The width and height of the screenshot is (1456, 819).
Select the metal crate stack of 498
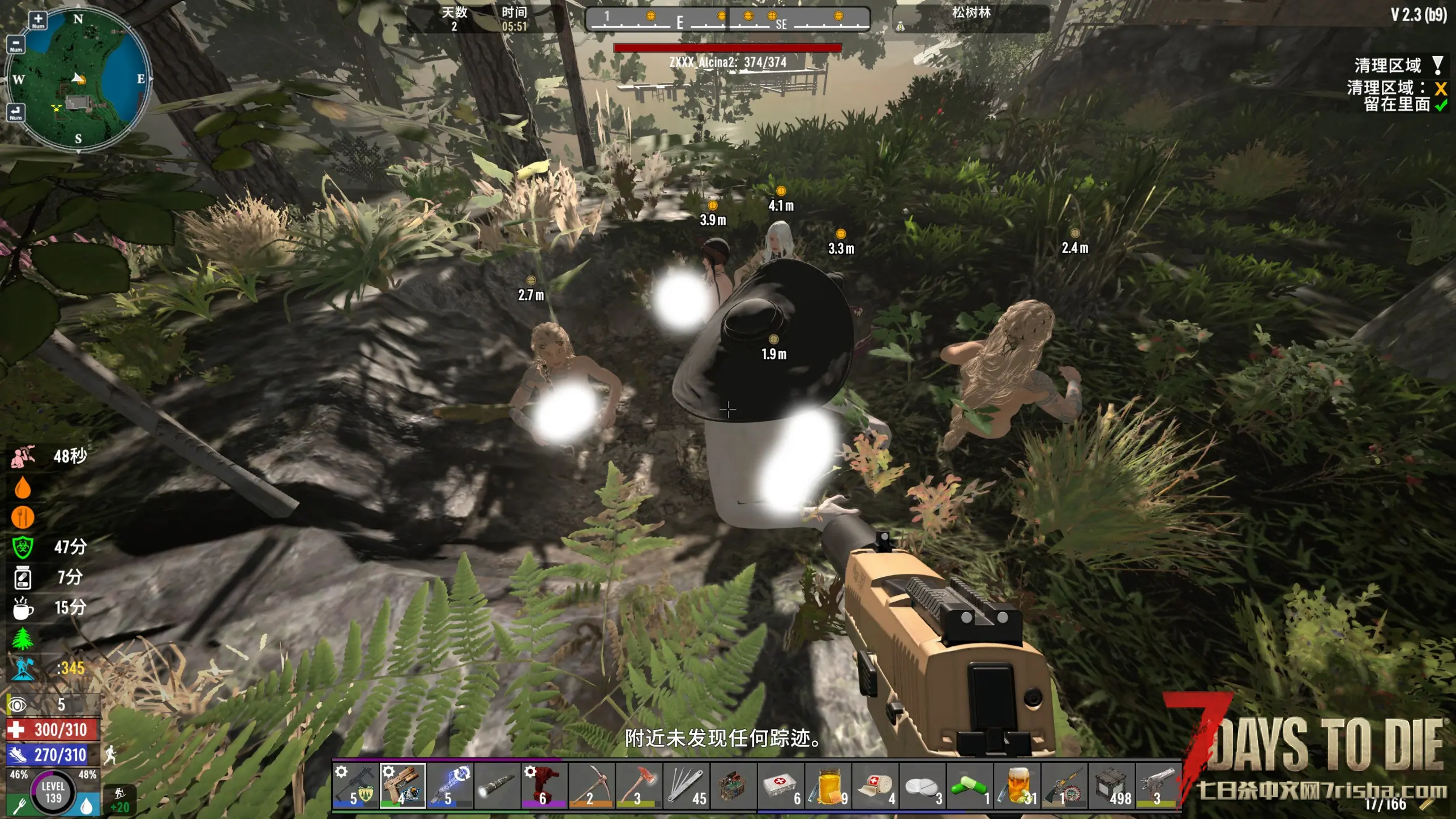point(1111,786)
